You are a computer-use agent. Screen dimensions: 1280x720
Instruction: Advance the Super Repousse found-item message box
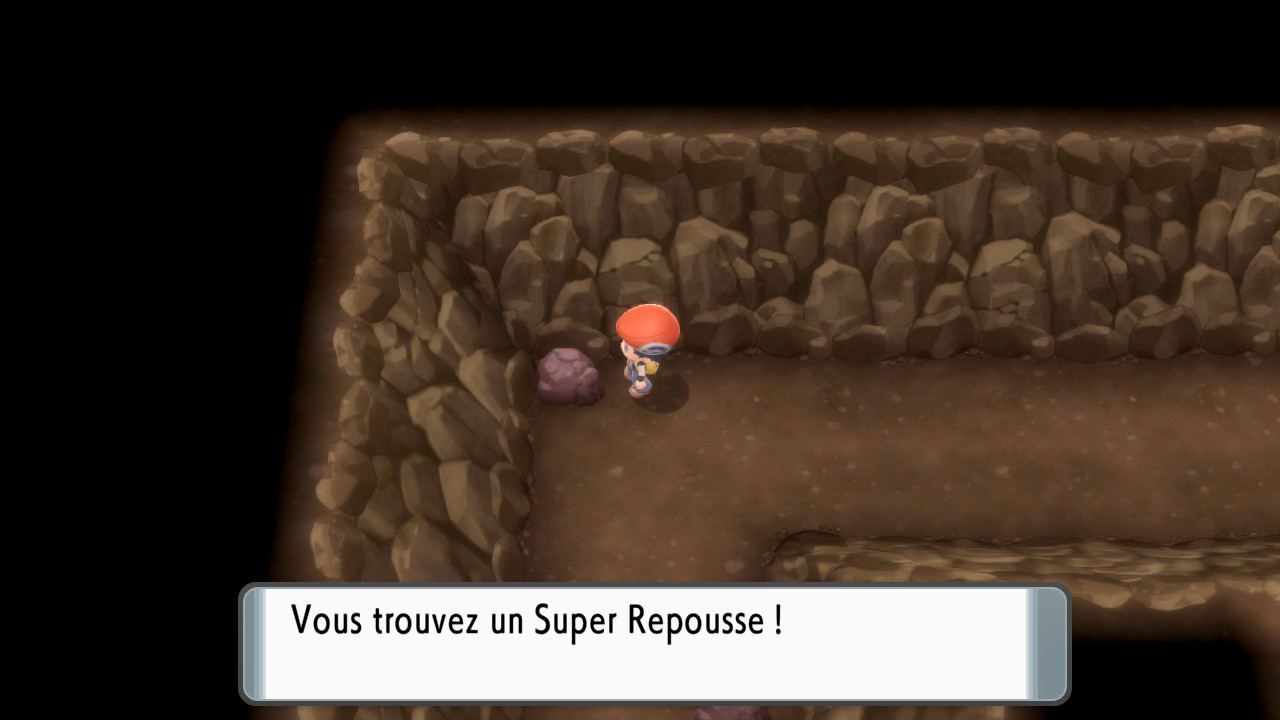pyautogui.click(x=654, y=643)
